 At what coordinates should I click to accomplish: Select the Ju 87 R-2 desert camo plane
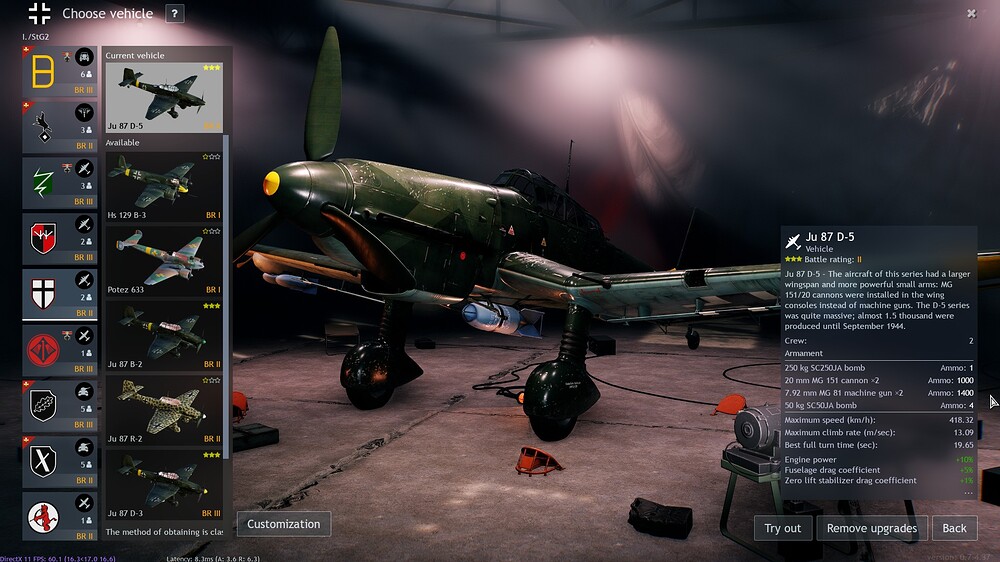point(165,410)
